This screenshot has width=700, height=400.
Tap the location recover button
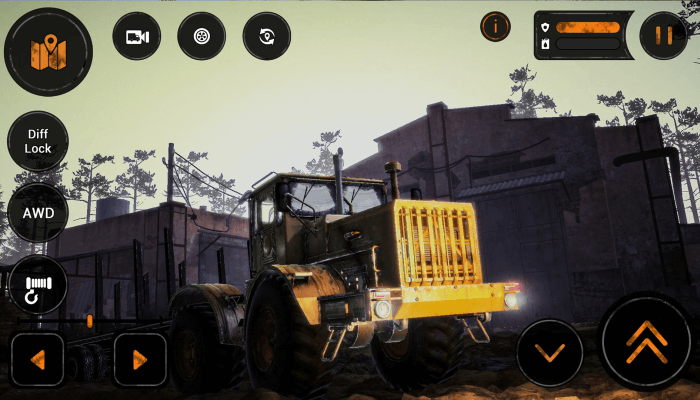266,36
